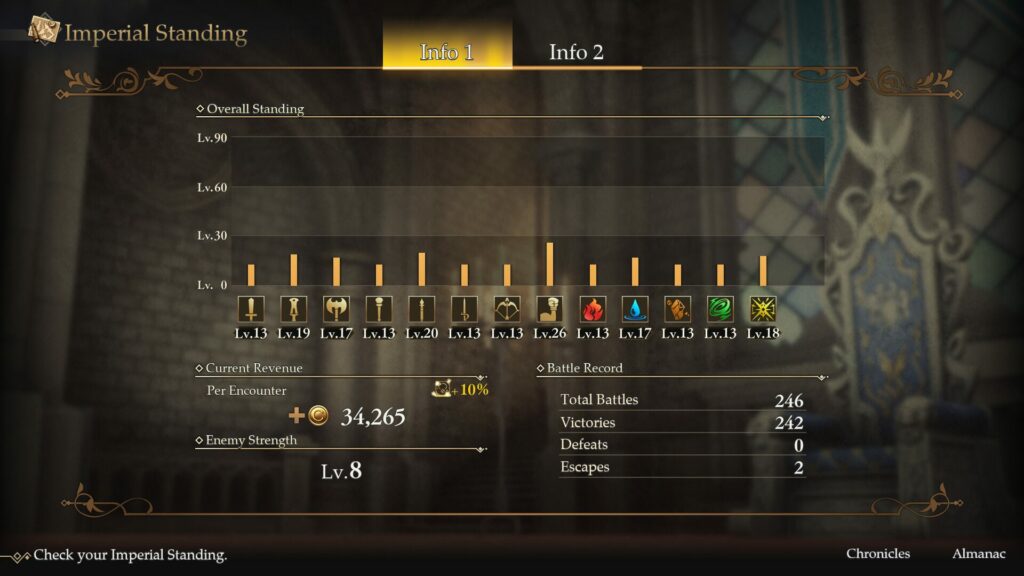Select the Info 1 tab
Image resolution: width=1024 pixels, height=576 pixels.
447,52
